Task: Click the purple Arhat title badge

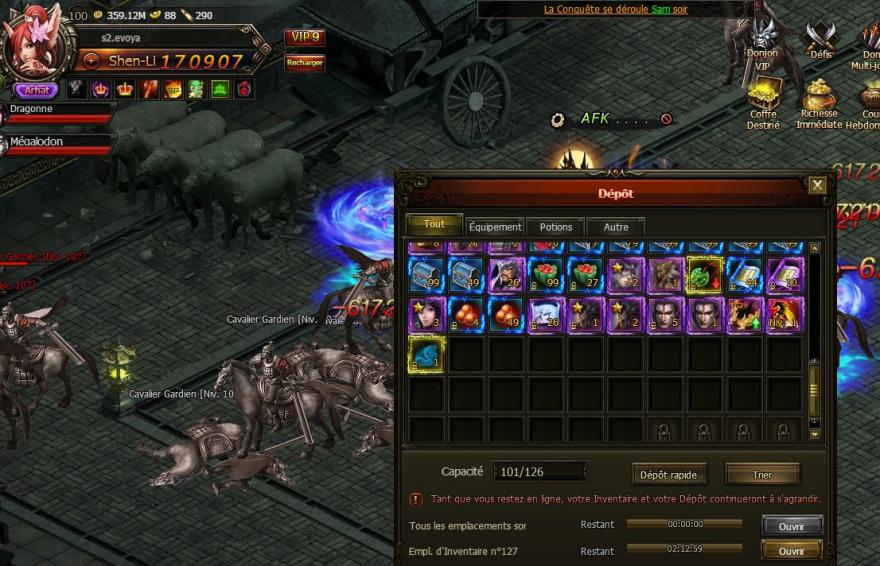Action: (36, 90)
